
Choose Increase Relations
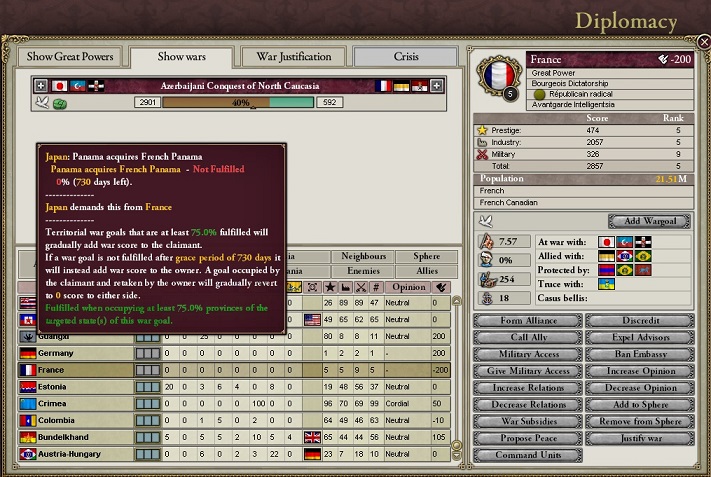(526, 388)
